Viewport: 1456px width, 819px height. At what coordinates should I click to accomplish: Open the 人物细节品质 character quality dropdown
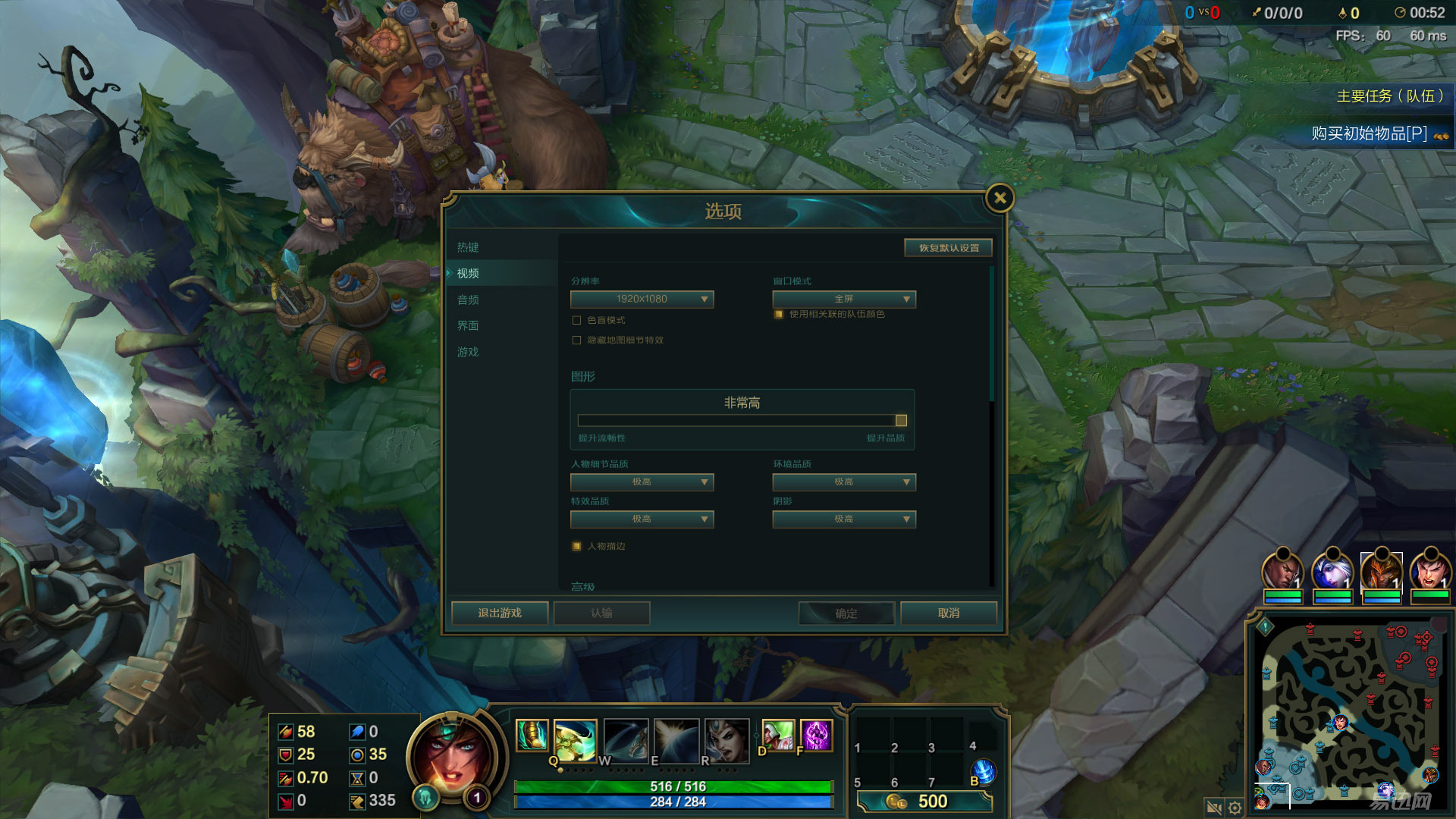(642, 482)
